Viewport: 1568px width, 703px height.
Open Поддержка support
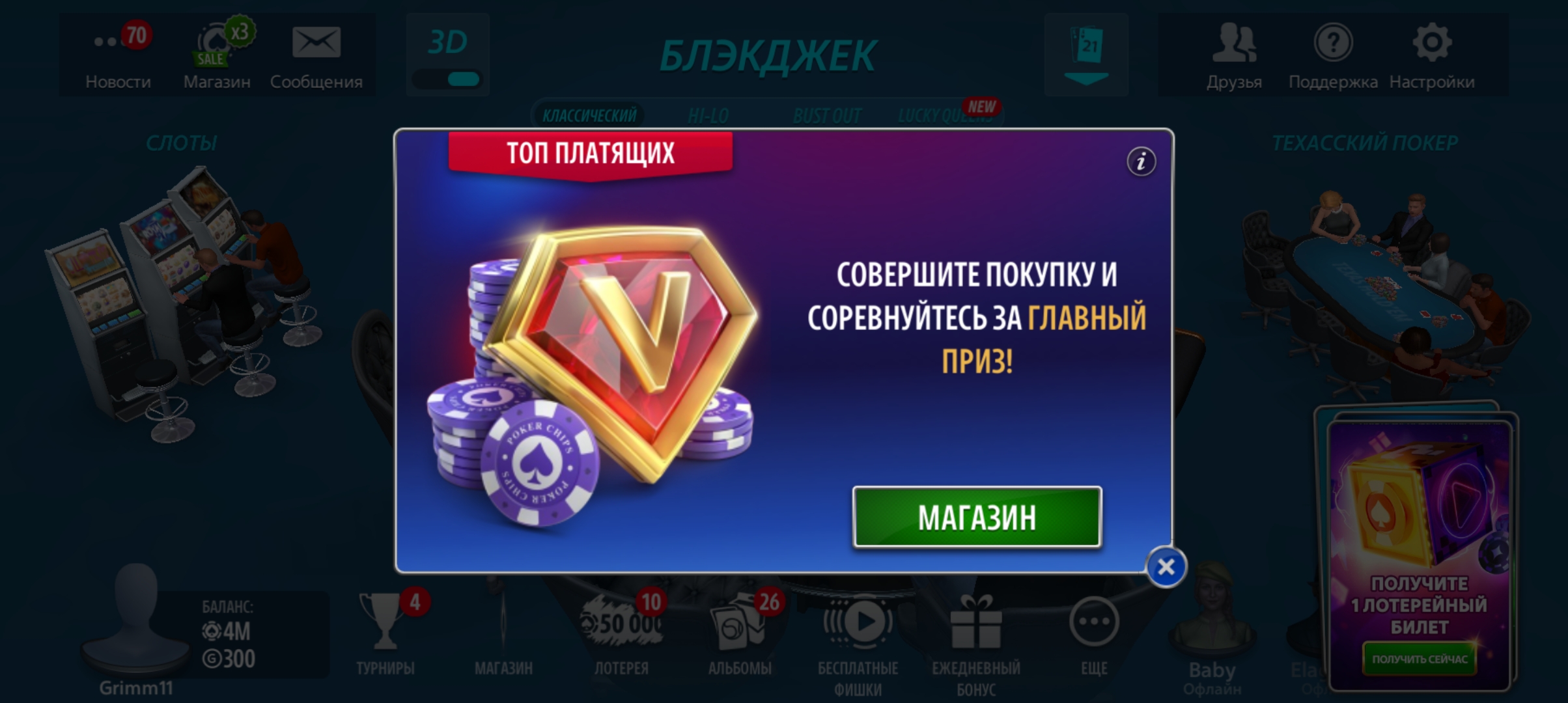tap(1332, 46)
